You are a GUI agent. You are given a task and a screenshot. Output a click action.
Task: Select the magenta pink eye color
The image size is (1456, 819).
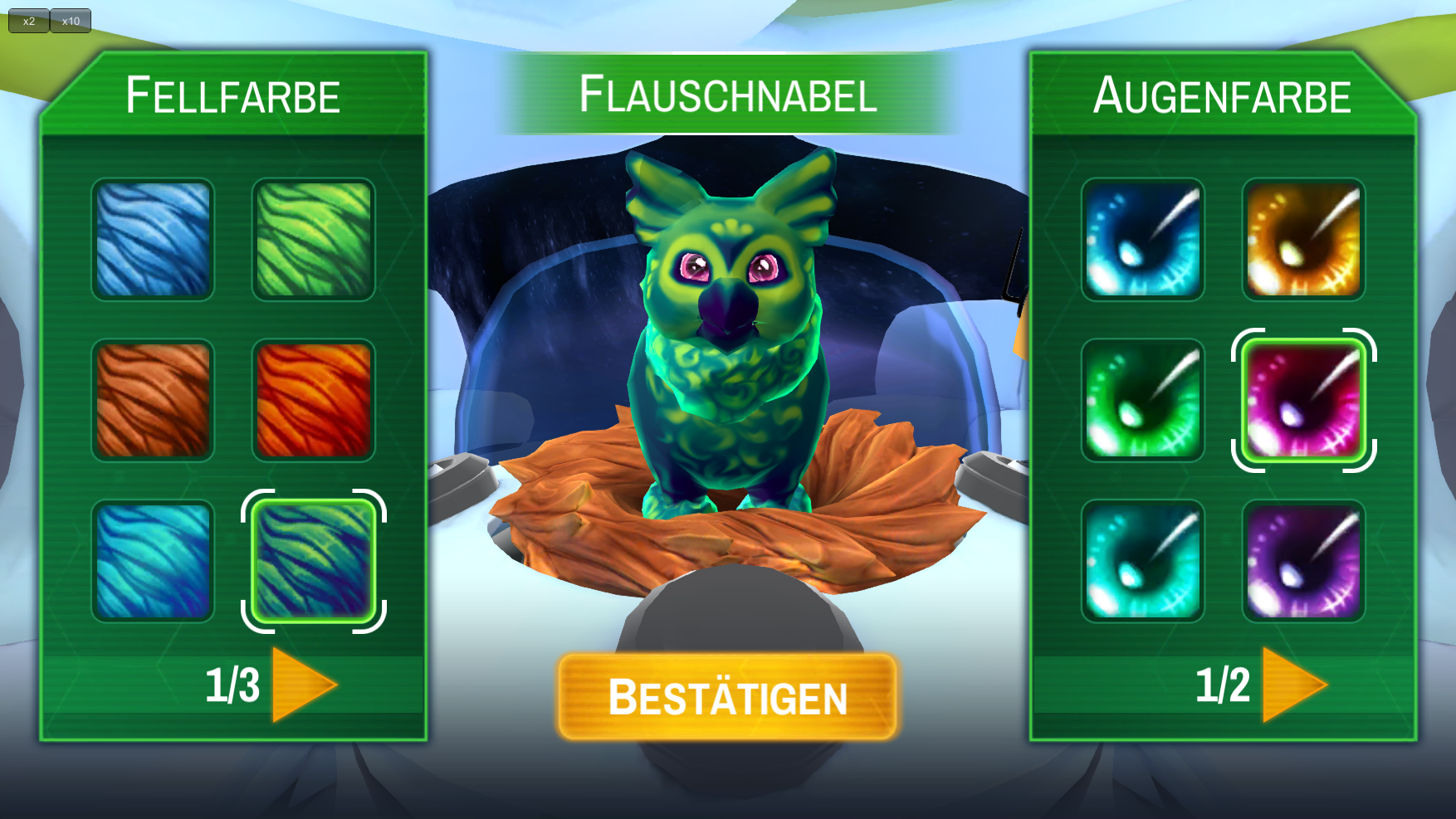click(1303, 400)
